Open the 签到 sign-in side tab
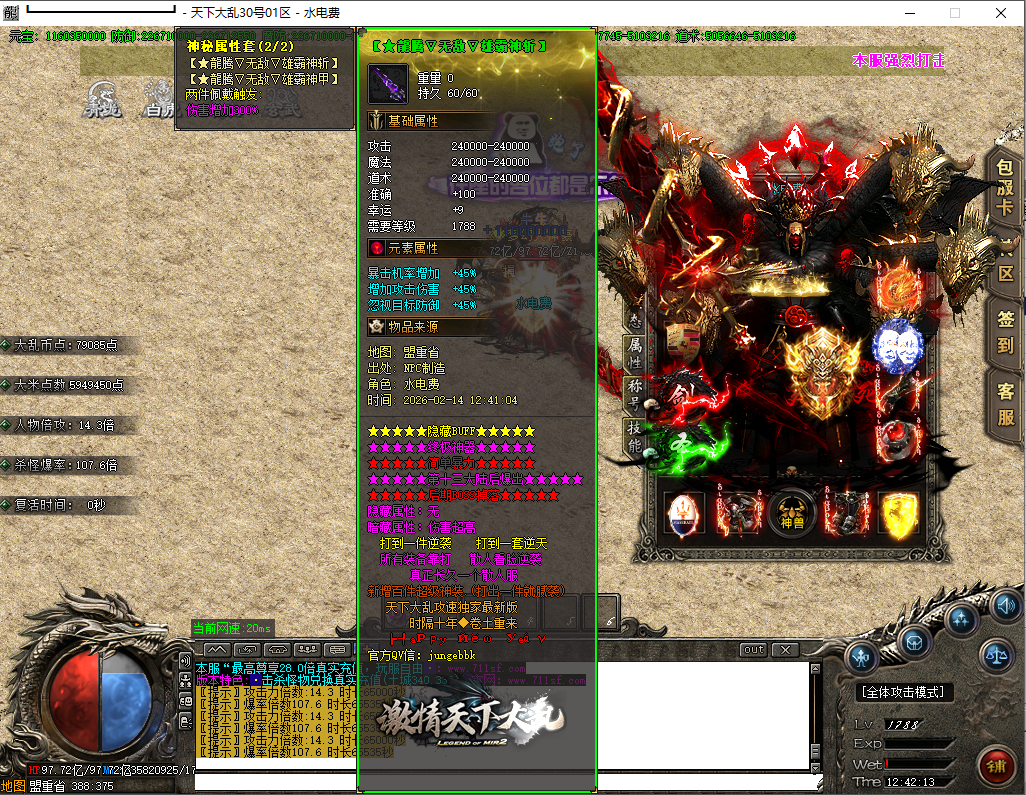The image size is (1026, 795). (1006, 333)
